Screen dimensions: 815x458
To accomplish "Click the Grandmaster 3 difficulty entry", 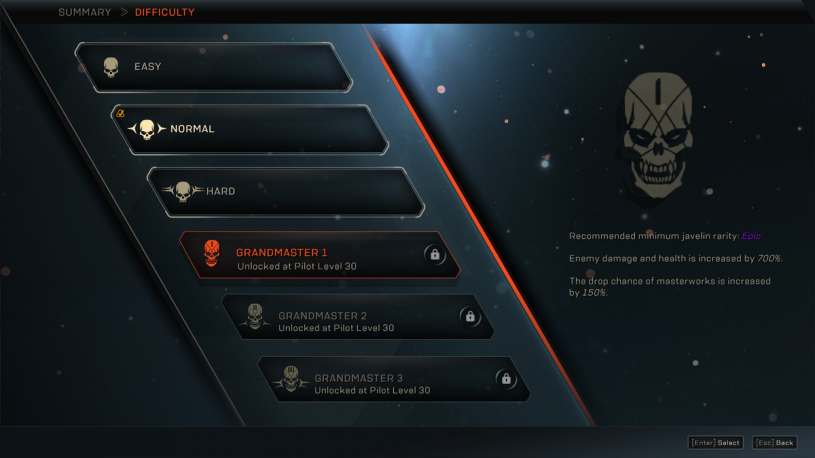I will (393, 379).
